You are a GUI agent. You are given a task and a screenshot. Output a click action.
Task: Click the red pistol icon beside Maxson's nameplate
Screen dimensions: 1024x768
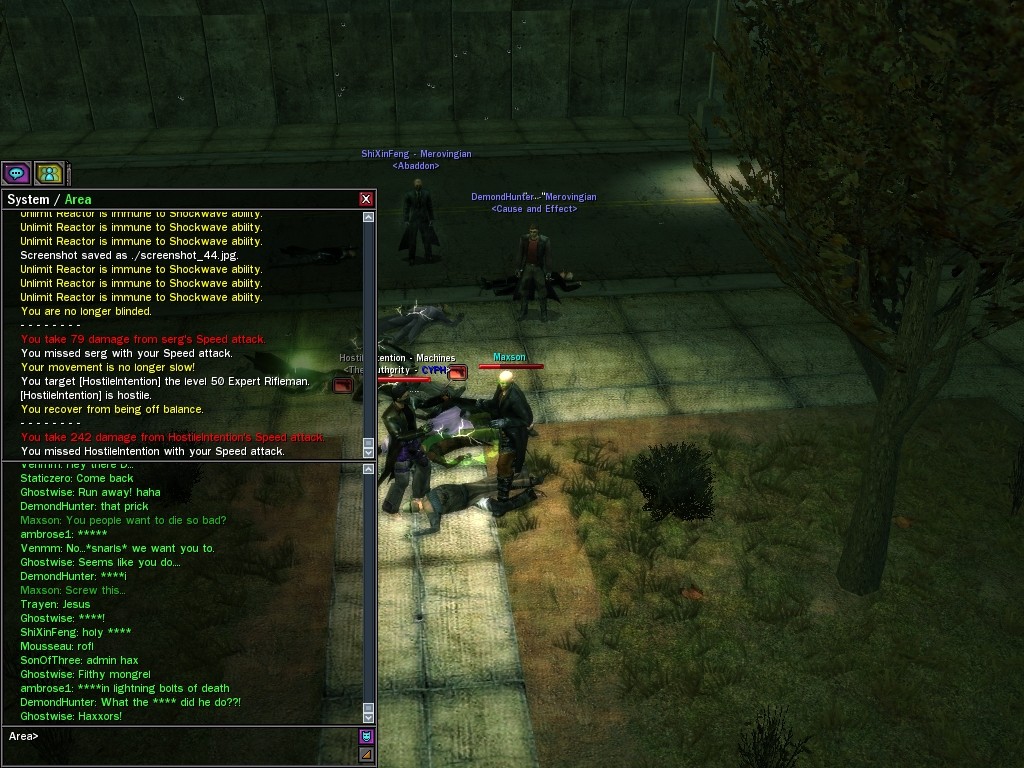[x=457, y=373]
